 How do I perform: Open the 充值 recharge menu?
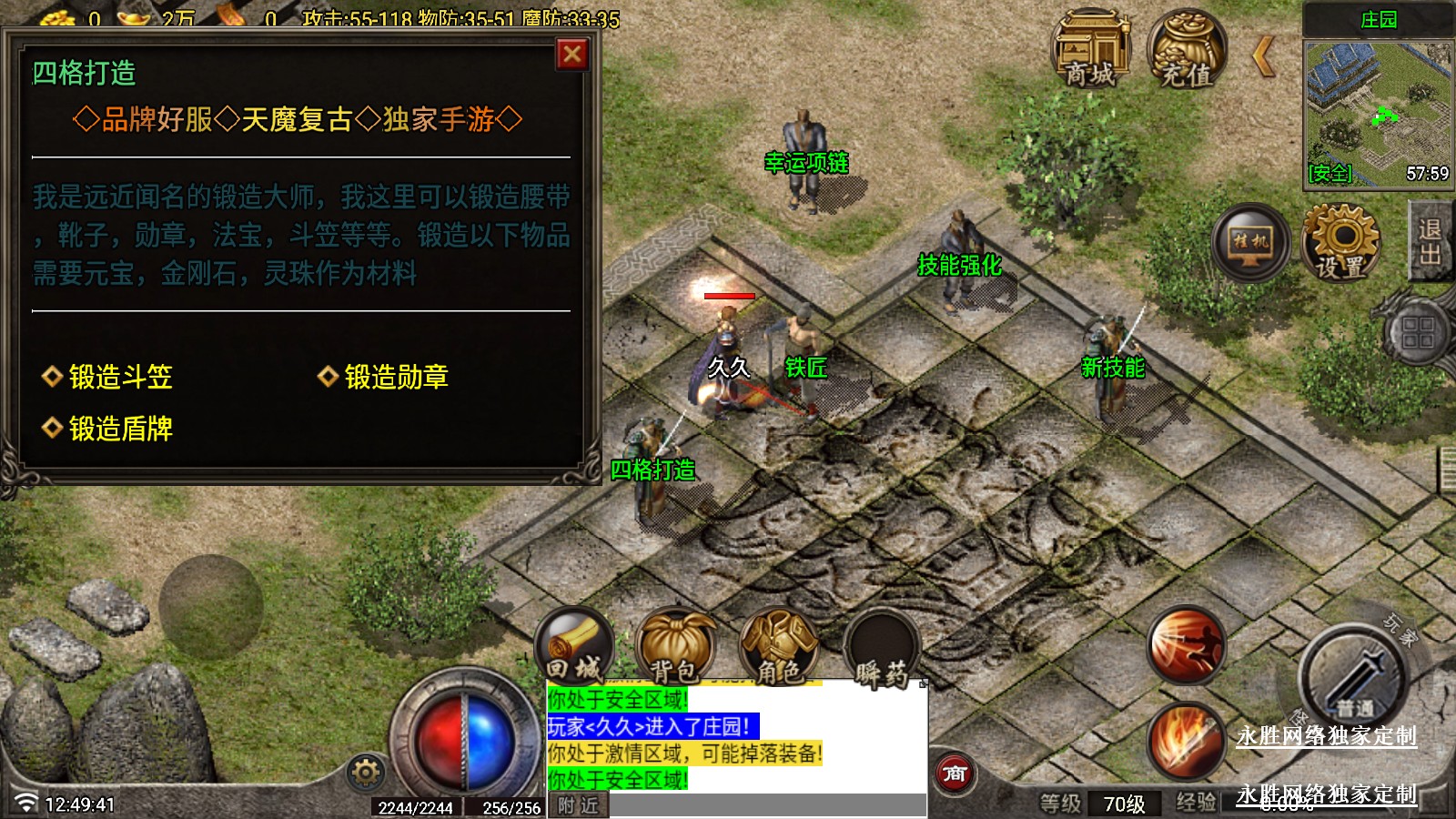click(x=1186, y=51)
